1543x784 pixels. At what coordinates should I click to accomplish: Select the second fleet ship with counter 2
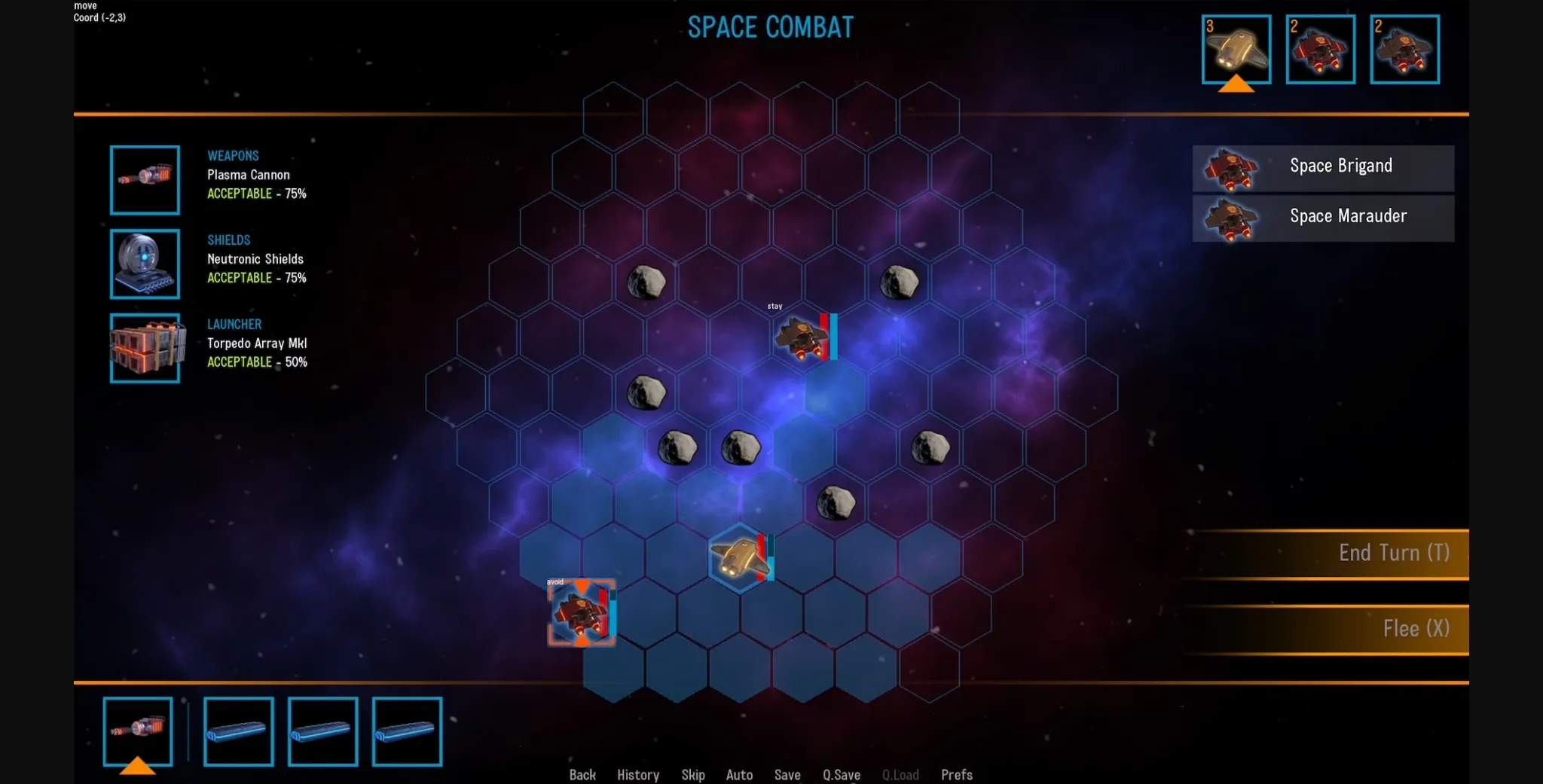[1321, 48]
